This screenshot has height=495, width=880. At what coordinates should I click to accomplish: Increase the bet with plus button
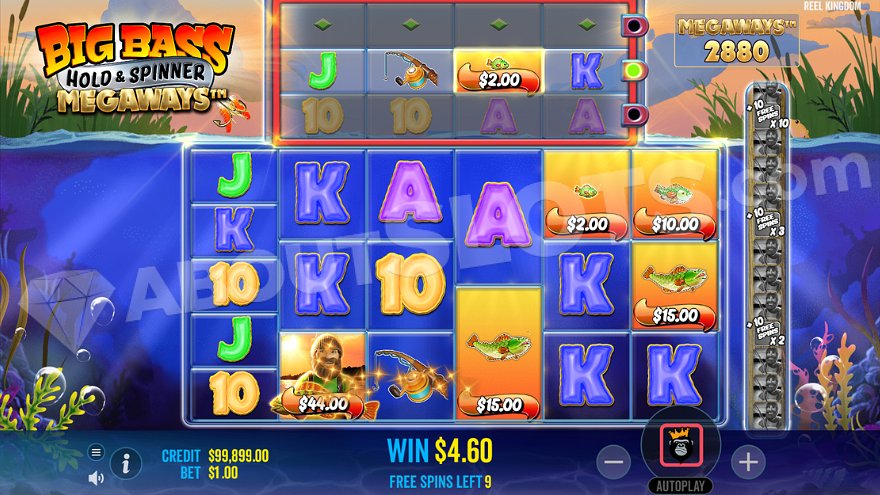[747, 461]
